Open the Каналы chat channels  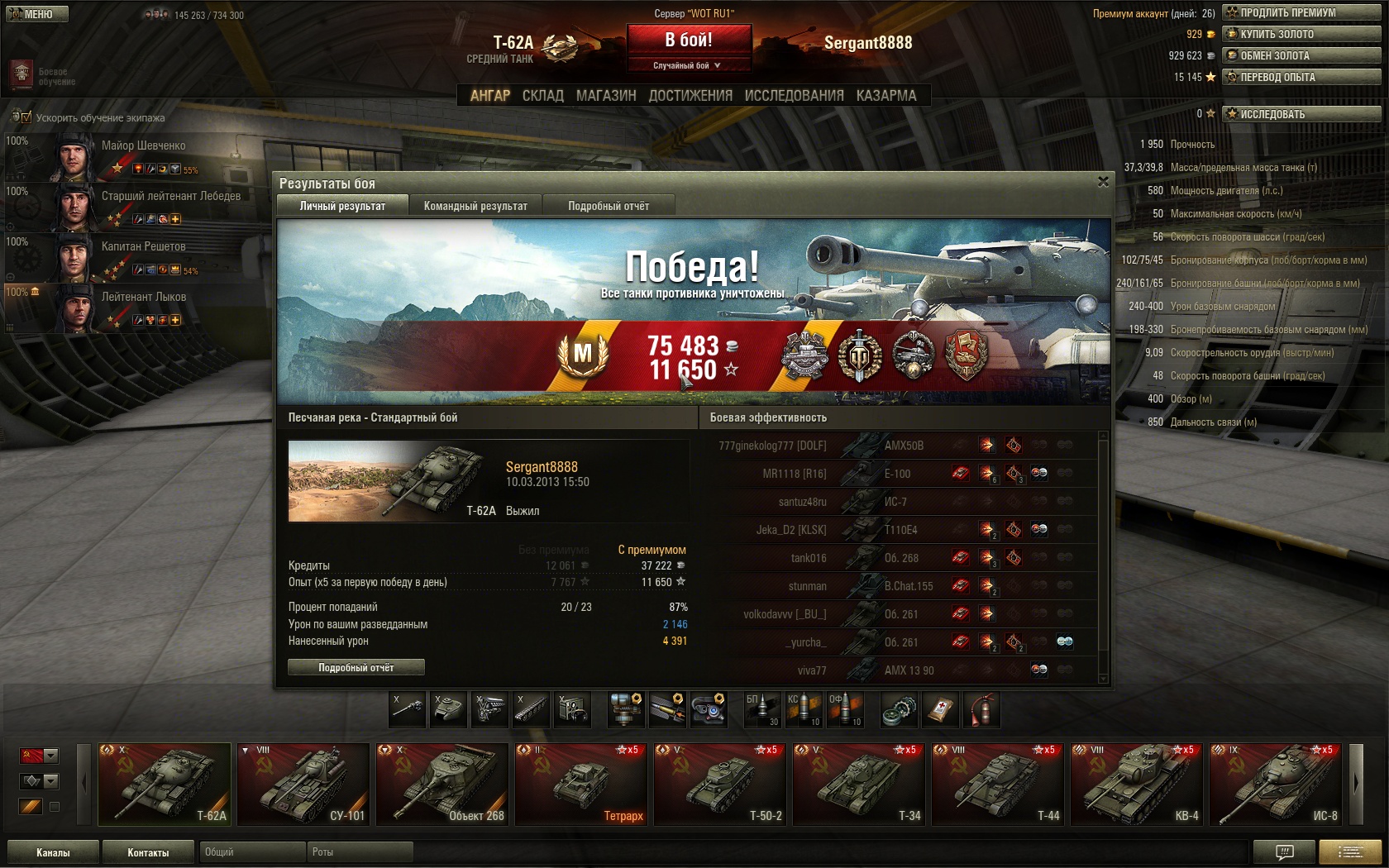(53, 852)
